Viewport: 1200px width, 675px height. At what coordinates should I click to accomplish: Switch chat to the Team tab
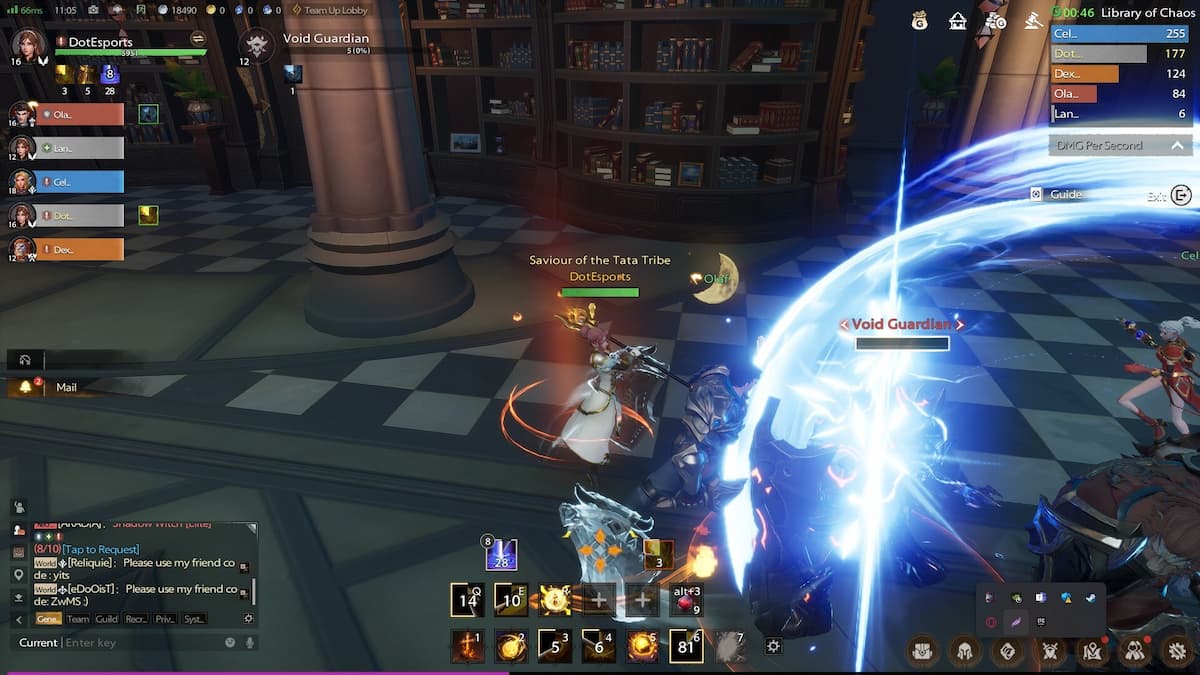click(x=77, y=619)
